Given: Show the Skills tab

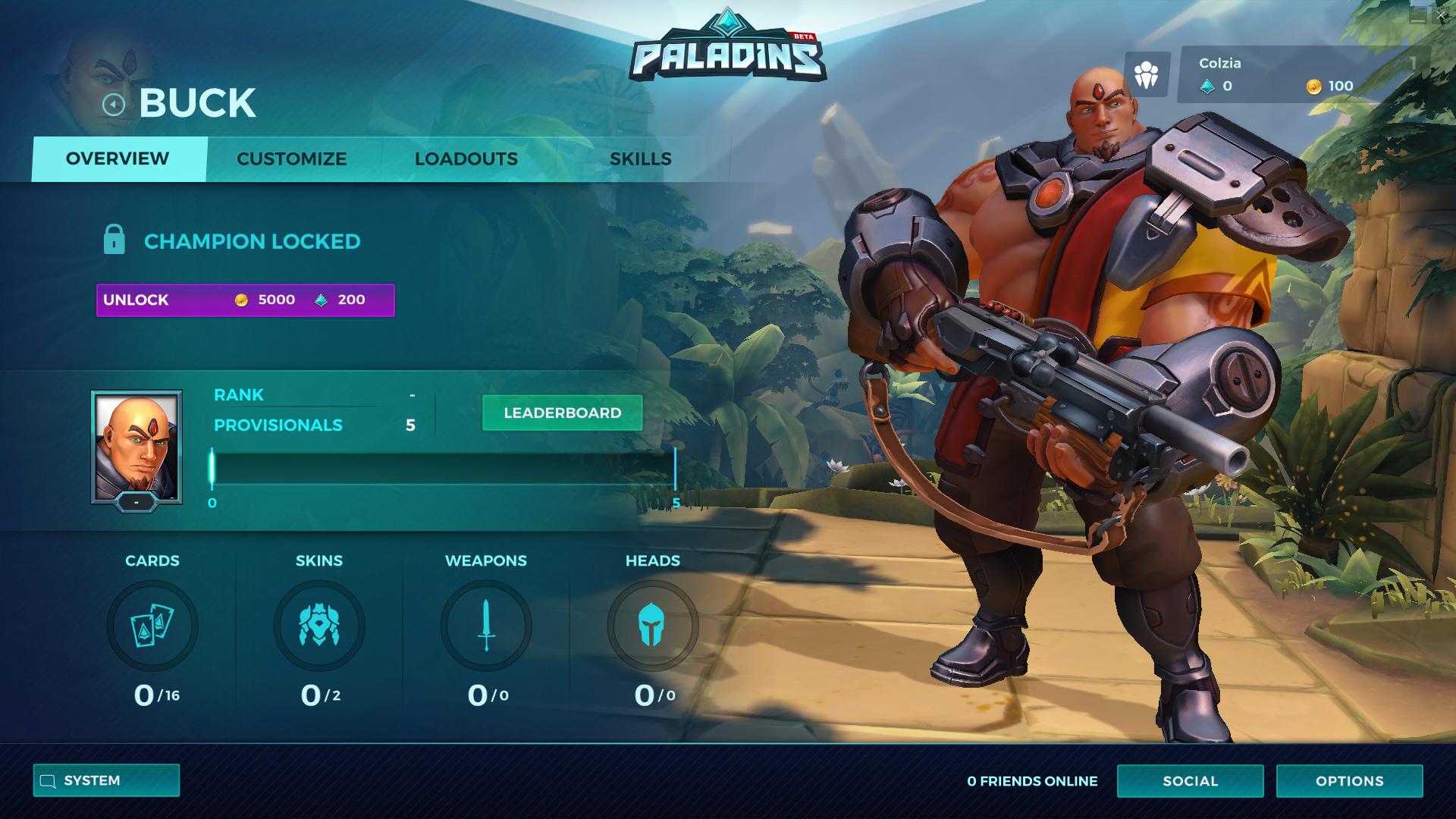Looking at the screenshot, I should coord(641,159).
